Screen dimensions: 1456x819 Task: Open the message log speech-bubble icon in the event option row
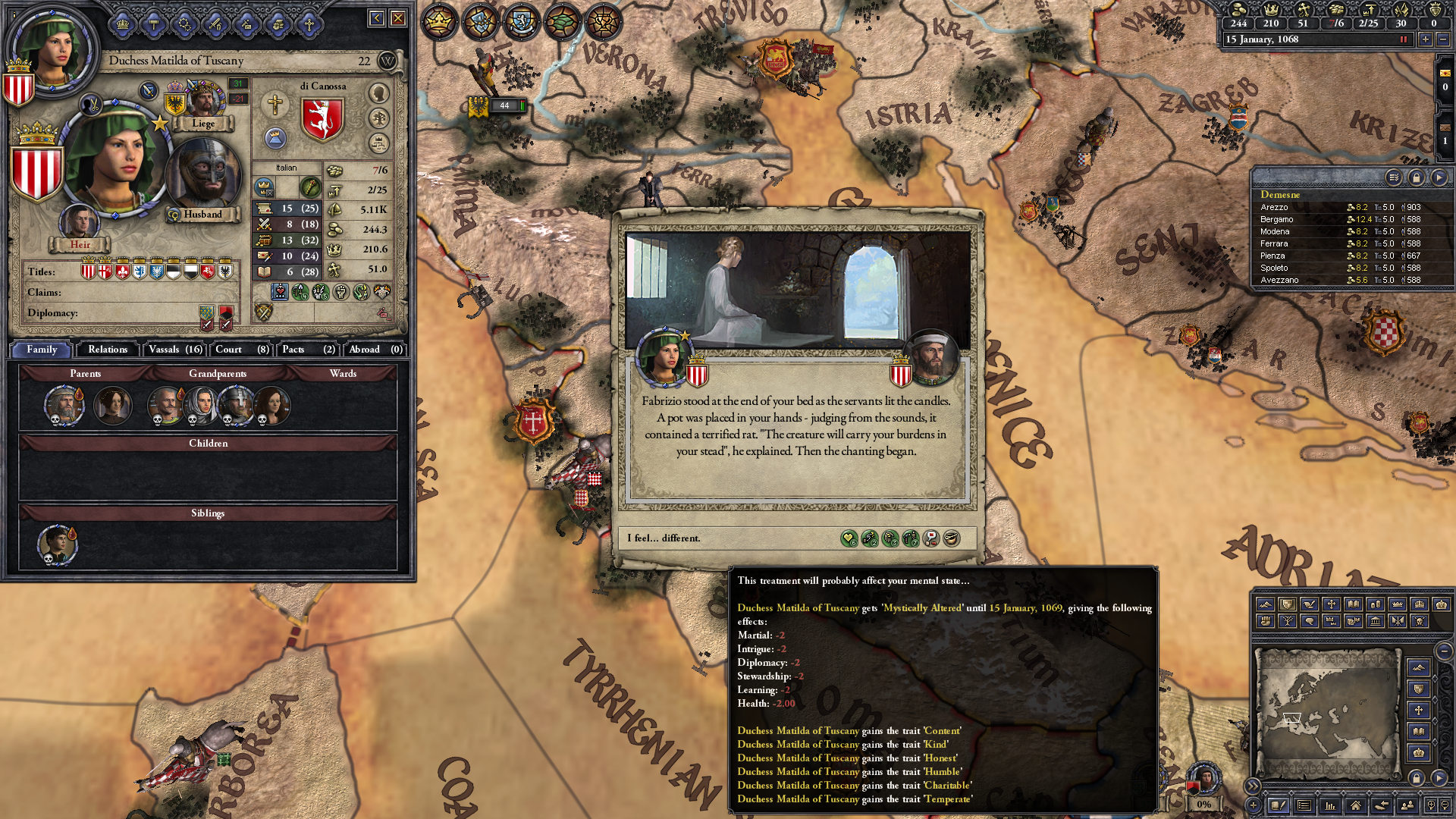[931, 539]
